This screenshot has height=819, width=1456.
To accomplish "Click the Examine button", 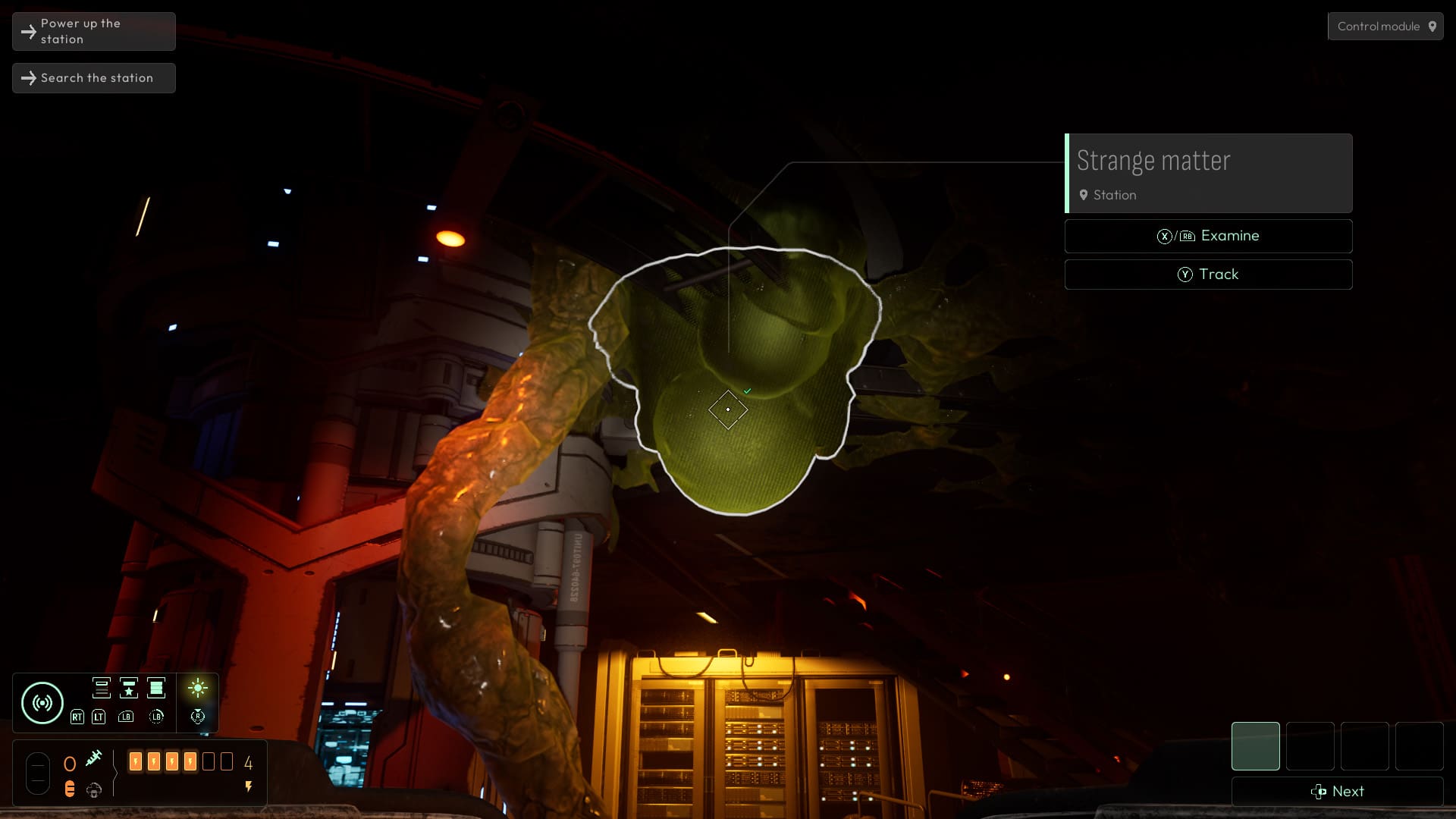I will pyautogui.click(x=1208, y=236).
